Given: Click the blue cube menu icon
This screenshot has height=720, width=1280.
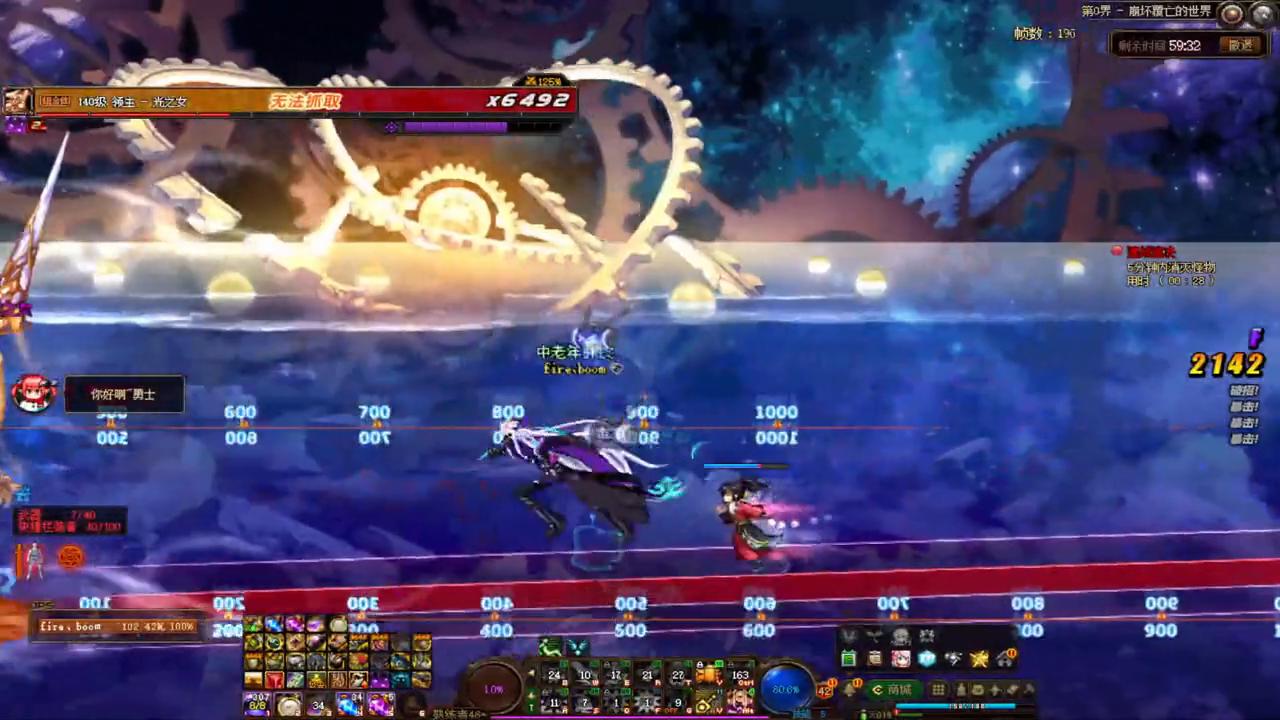Looking at the screenshot, I should point(927,659).
